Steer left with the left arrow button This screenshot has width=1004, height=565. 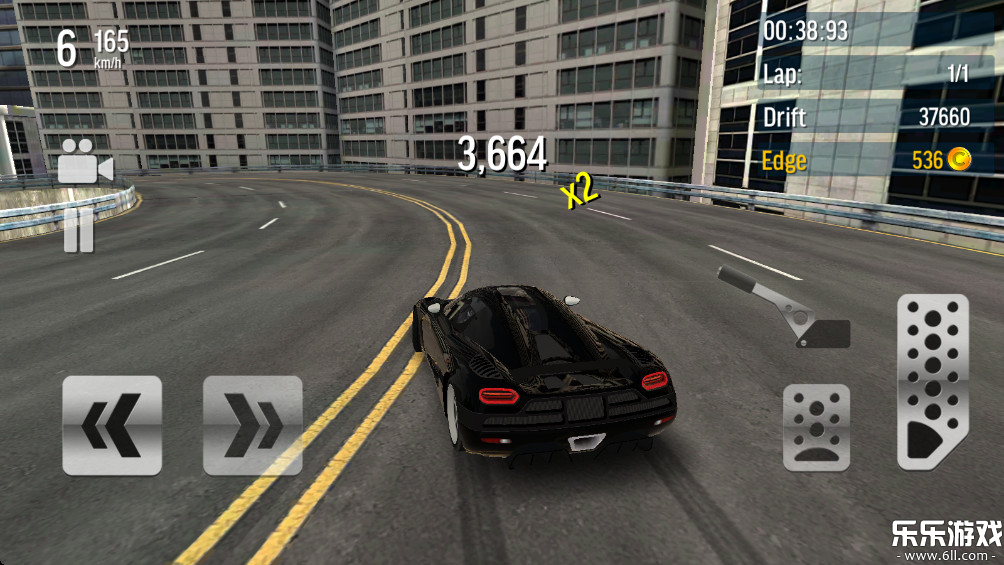coord(112,425)
